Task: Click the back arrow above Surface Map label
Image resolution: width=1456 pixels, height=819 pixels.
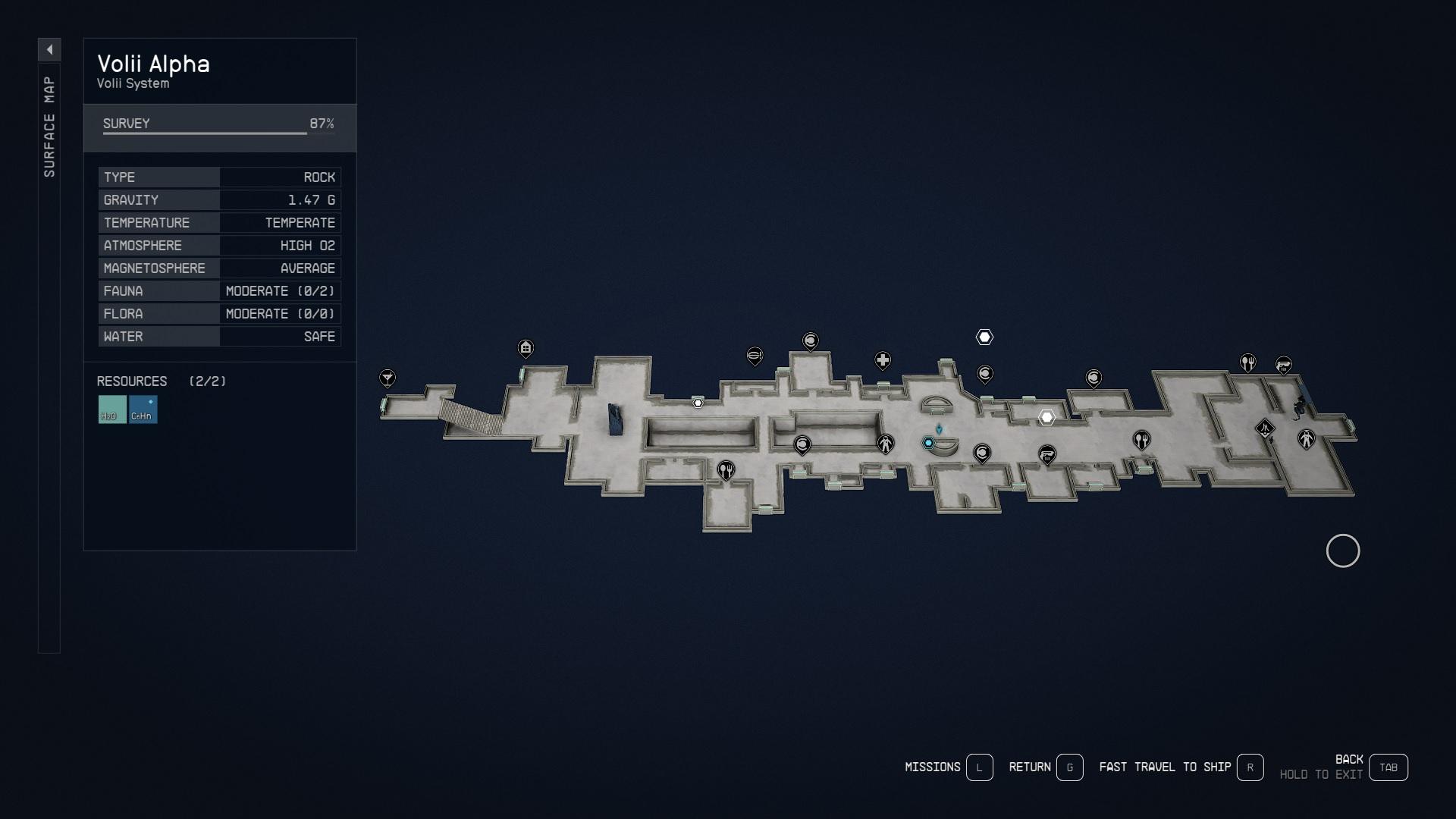Action: coord(49,49)
